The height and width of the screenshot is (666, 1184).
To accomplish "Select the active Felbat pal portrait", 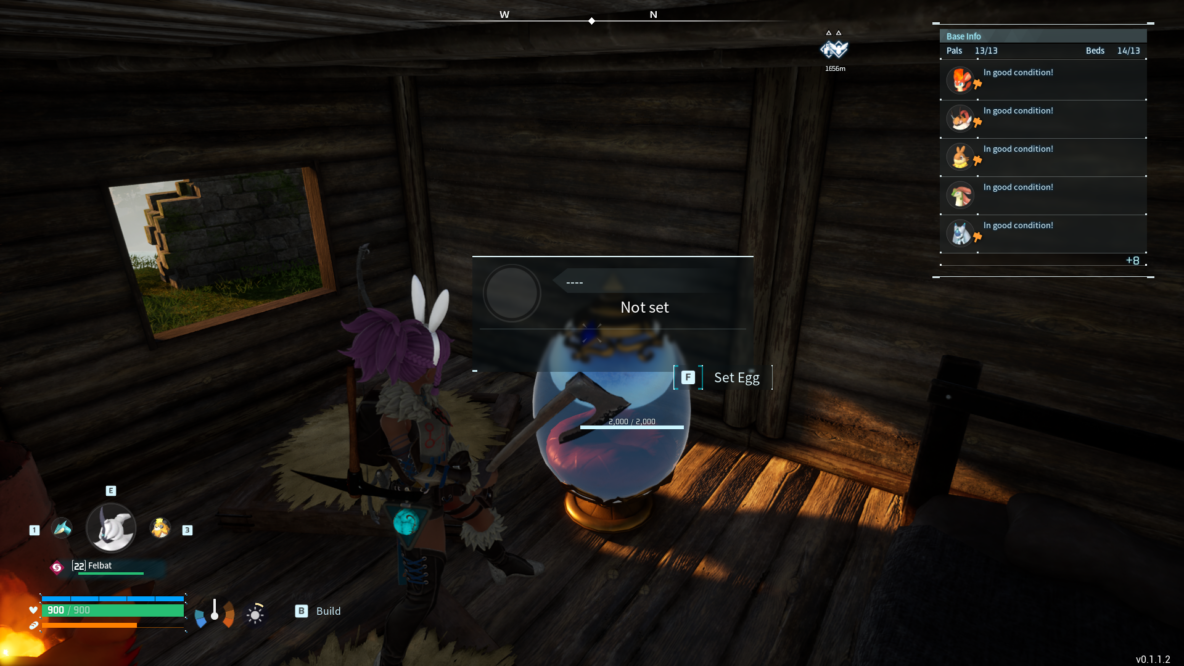I will [x=110, y=528].
